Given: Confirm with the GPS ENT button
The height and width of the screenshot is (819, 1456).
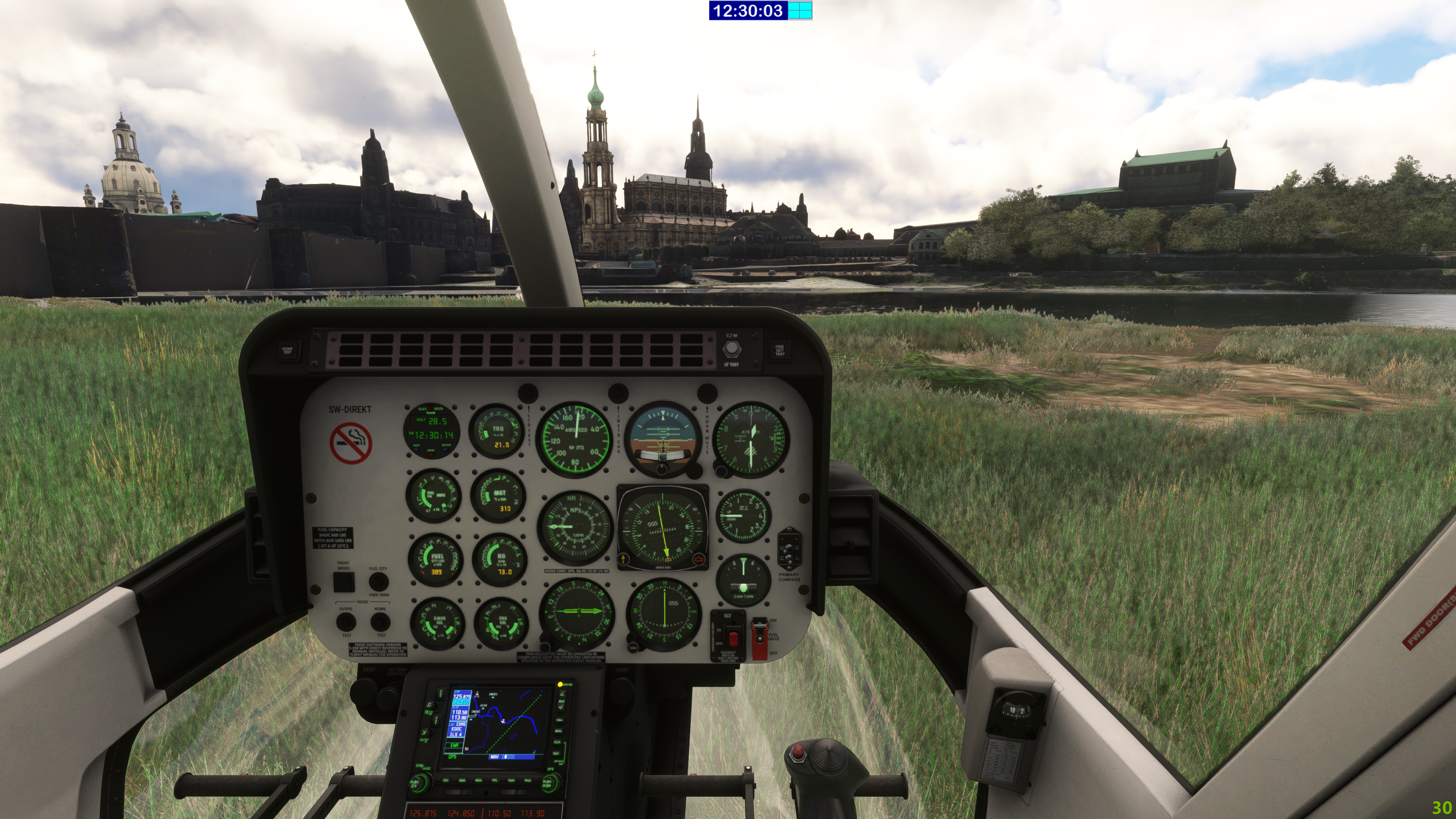Looking at the screenshot, I should pos(557,753).
